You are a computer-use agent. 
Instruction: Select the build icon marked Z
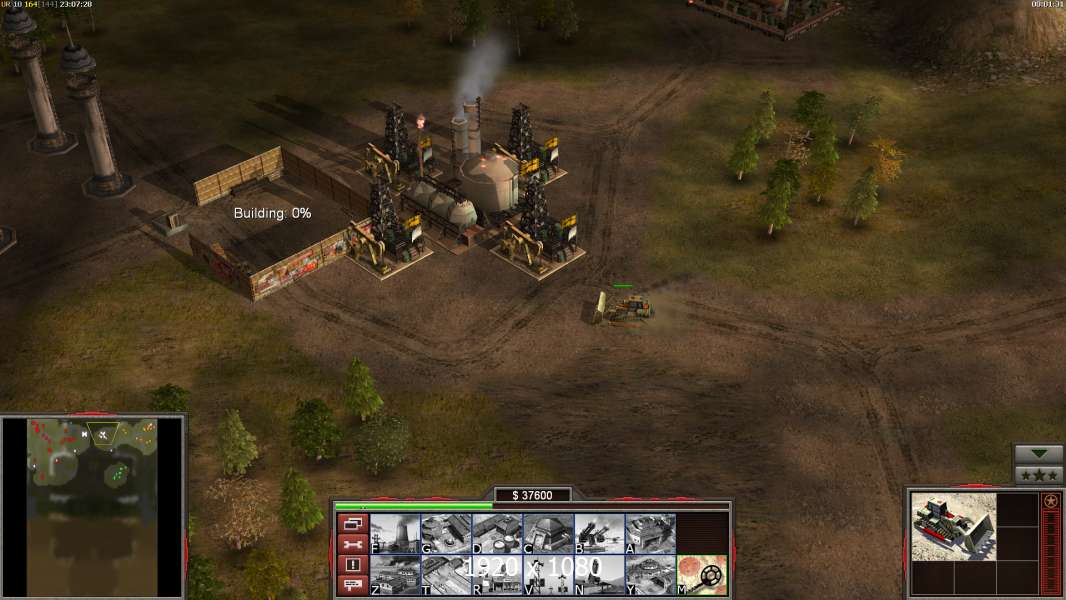point(395,575)
